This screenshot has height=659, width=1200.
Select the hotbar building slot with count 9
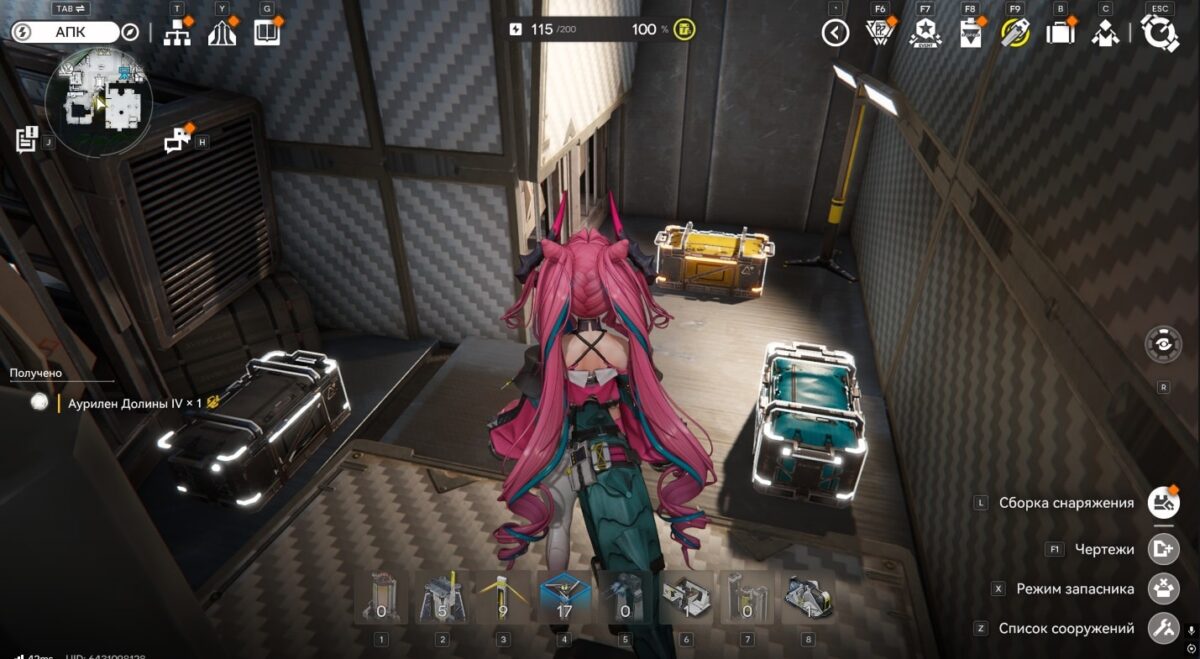pyautogui.click(x=503, y=597)
